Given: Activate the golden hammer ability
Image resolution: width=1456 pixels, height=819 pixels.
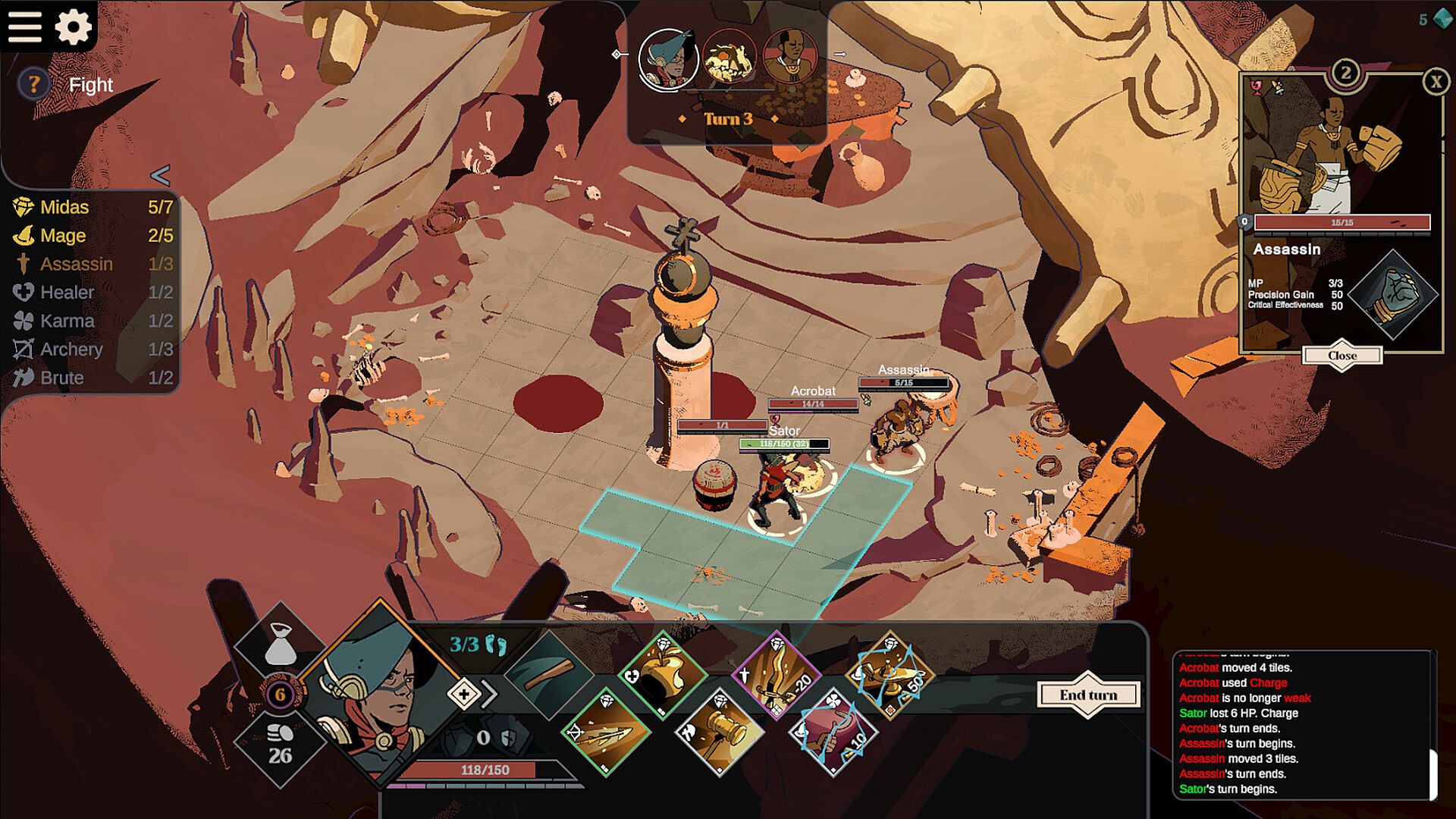Looking at the screenshot, I should pos(719,730).
